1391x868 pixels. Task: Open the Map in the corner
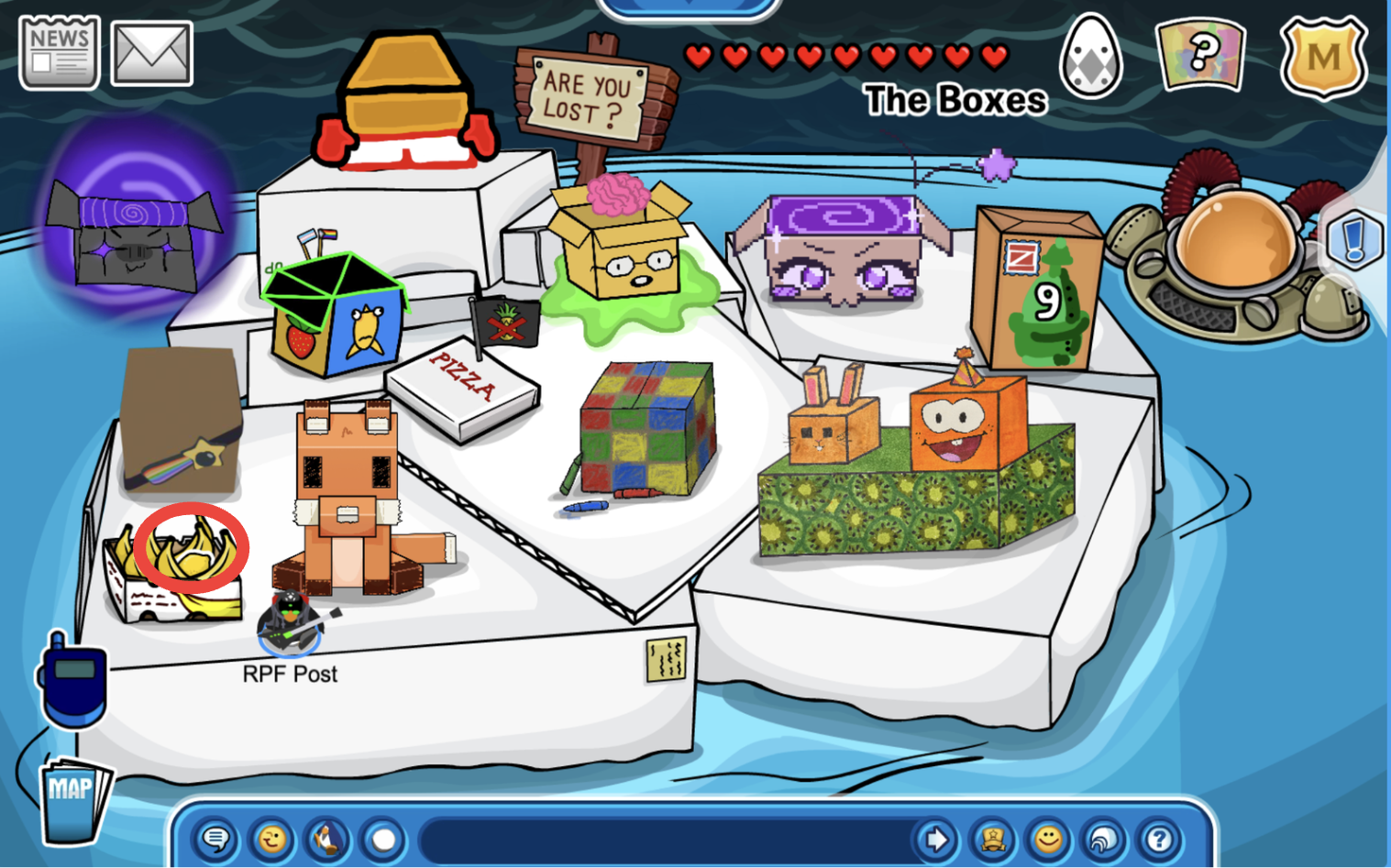(73, 799)
